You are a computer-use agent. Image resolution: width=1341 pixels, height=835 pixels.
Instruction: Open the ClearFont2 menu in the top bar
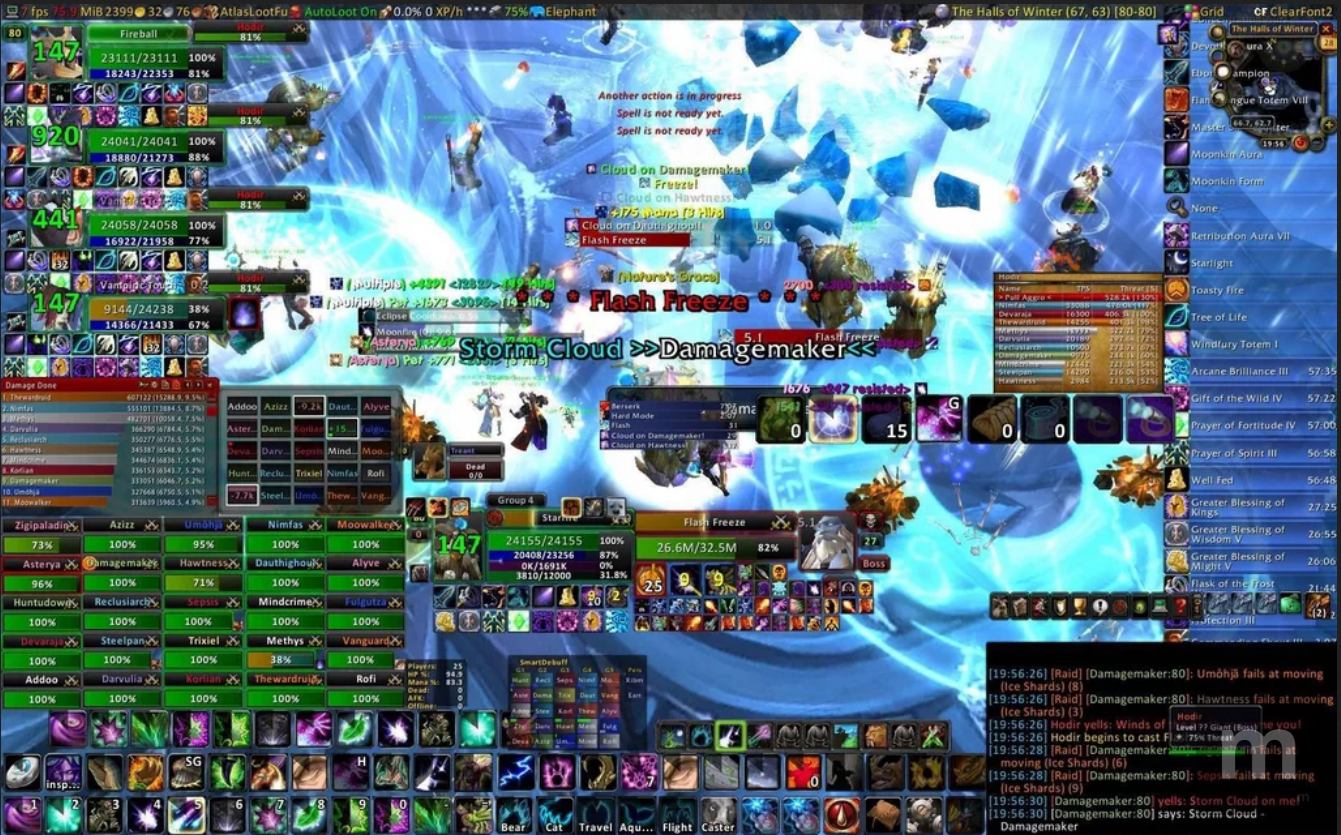1299,11
